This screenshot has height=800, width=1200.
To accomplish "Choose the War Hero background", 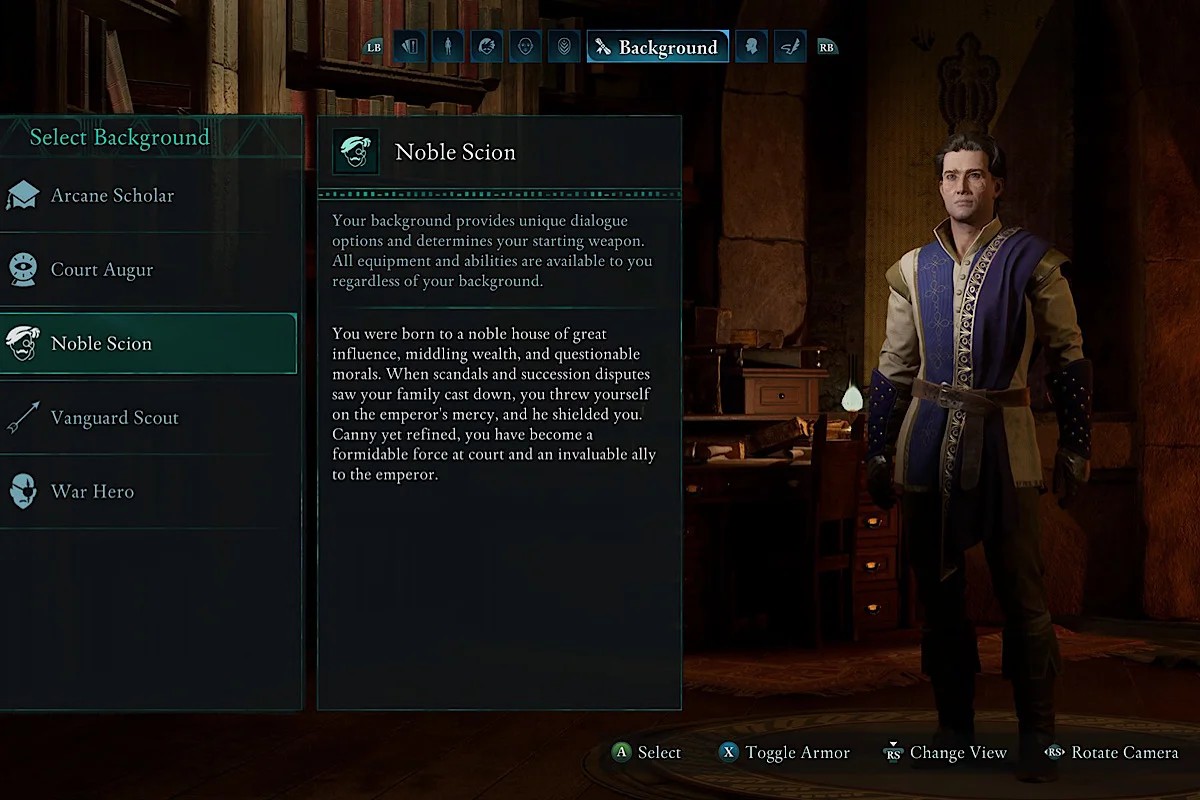I will (x=92, y=492).
